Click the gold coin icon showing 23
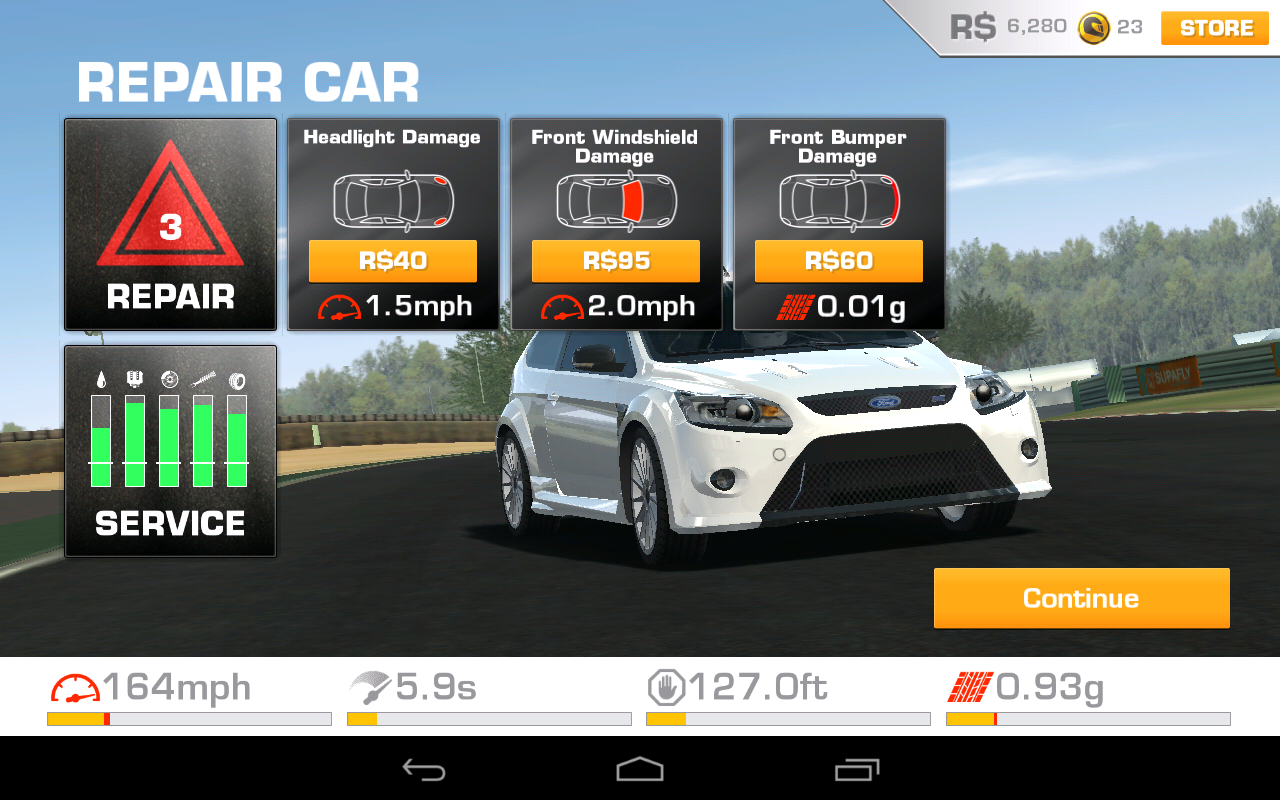Screen dimensions: 1280x800 pos(1092,27)
